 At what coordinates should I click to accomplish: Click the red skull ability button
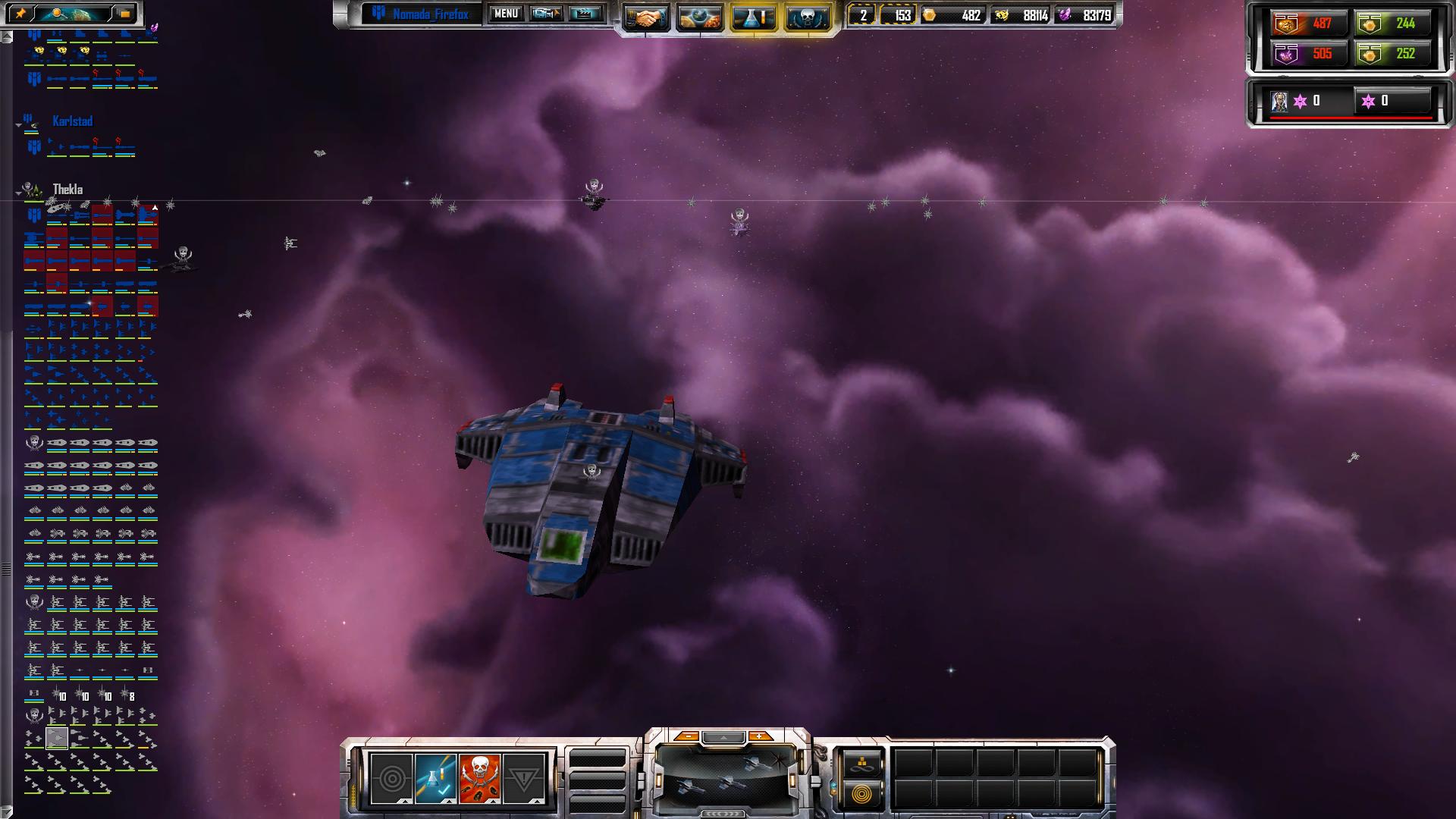pyautogui.click(x=479, y=778)
